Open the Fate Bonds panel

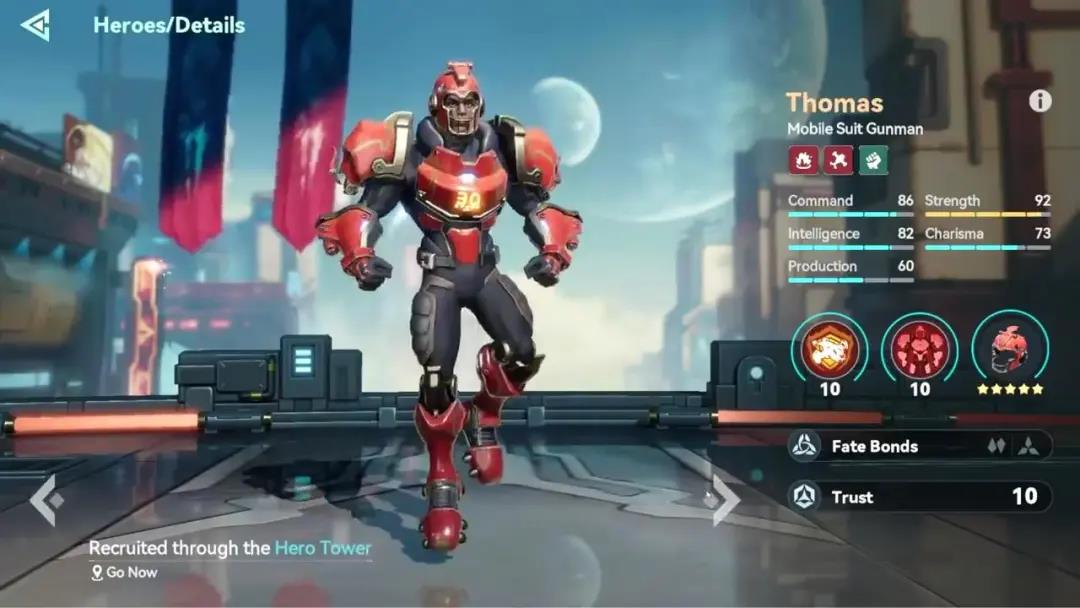(x=919, y=446)
